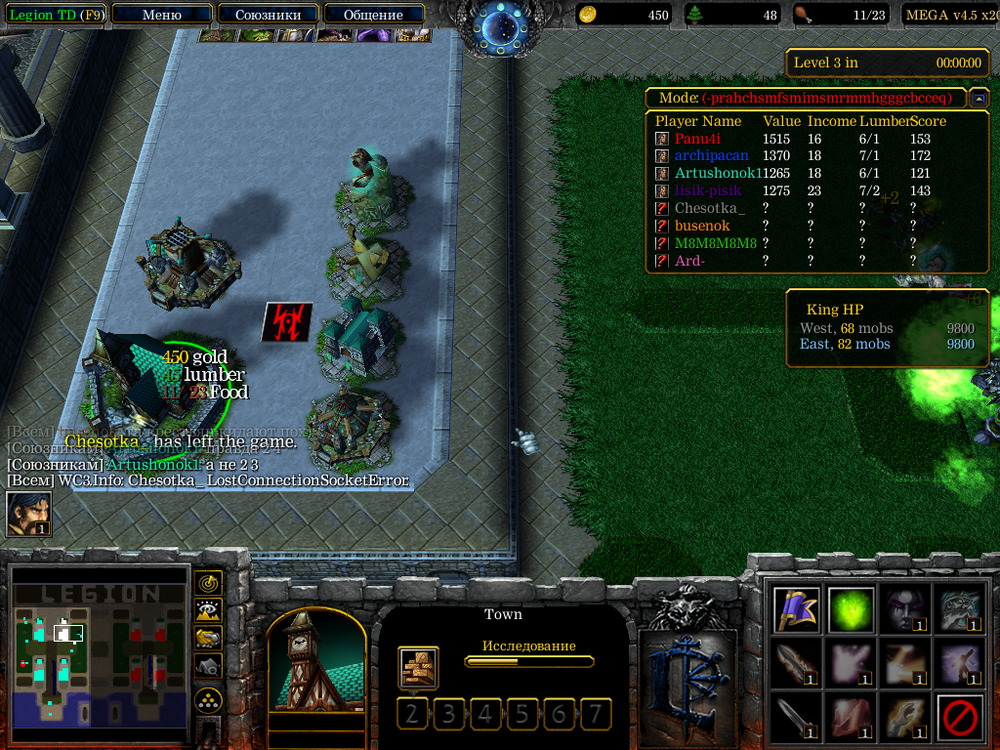Viewport: 1000px width, 750px height.
Task: Toggle the formation movement button
Action: (208, 697)
